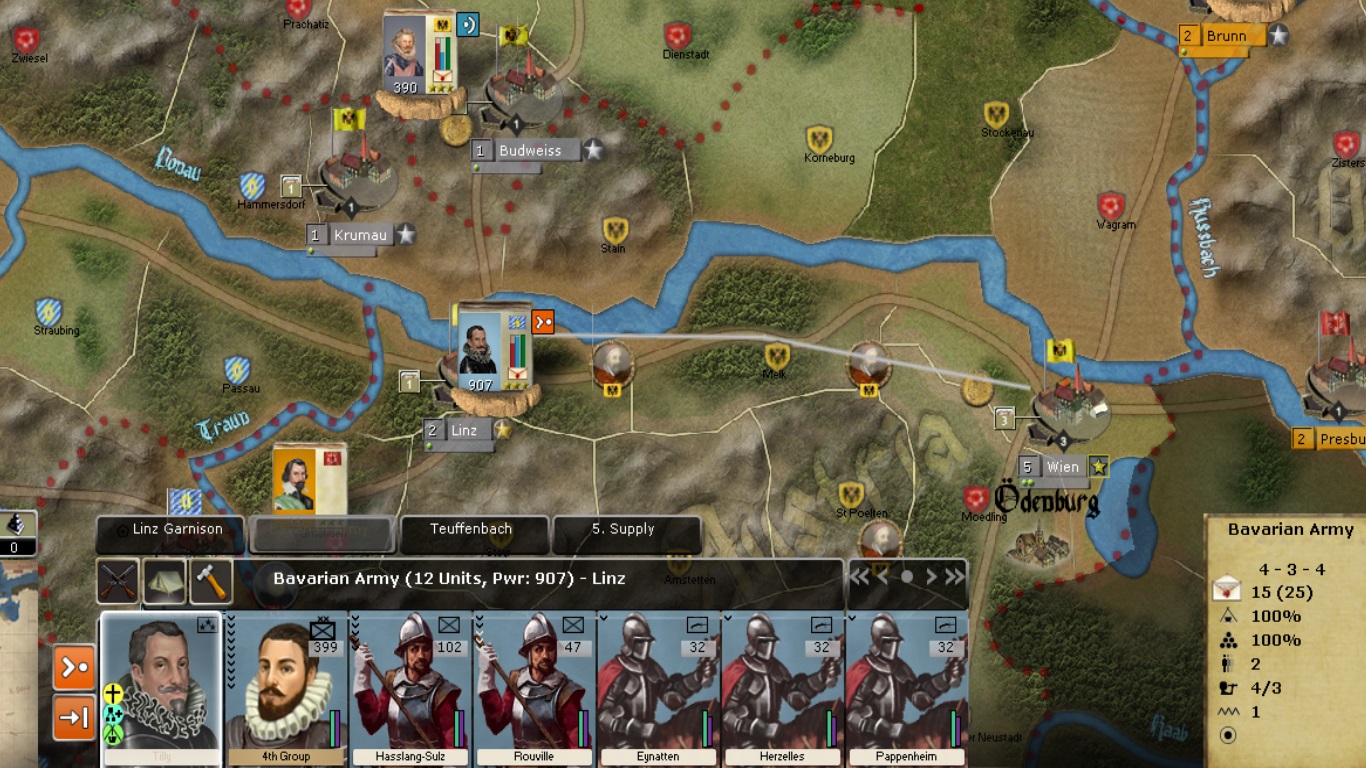Expand the chevrons on the 4th Group card

pyautogui.click(x=231, y=650)
